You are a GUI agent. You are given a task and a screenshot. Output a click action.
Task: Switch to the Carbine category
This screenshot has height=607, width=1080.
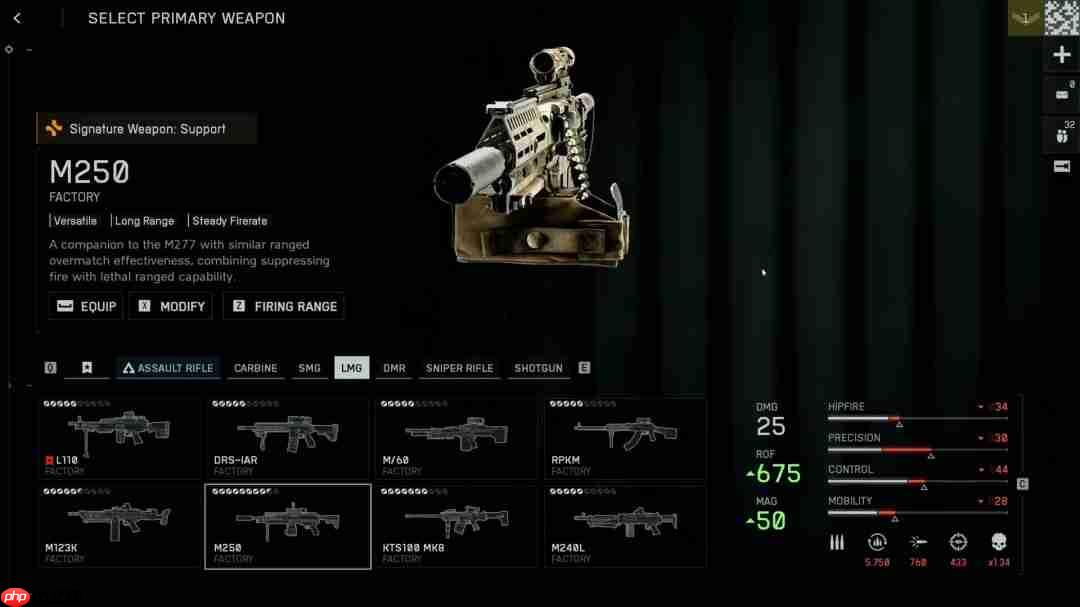point(255,368)
